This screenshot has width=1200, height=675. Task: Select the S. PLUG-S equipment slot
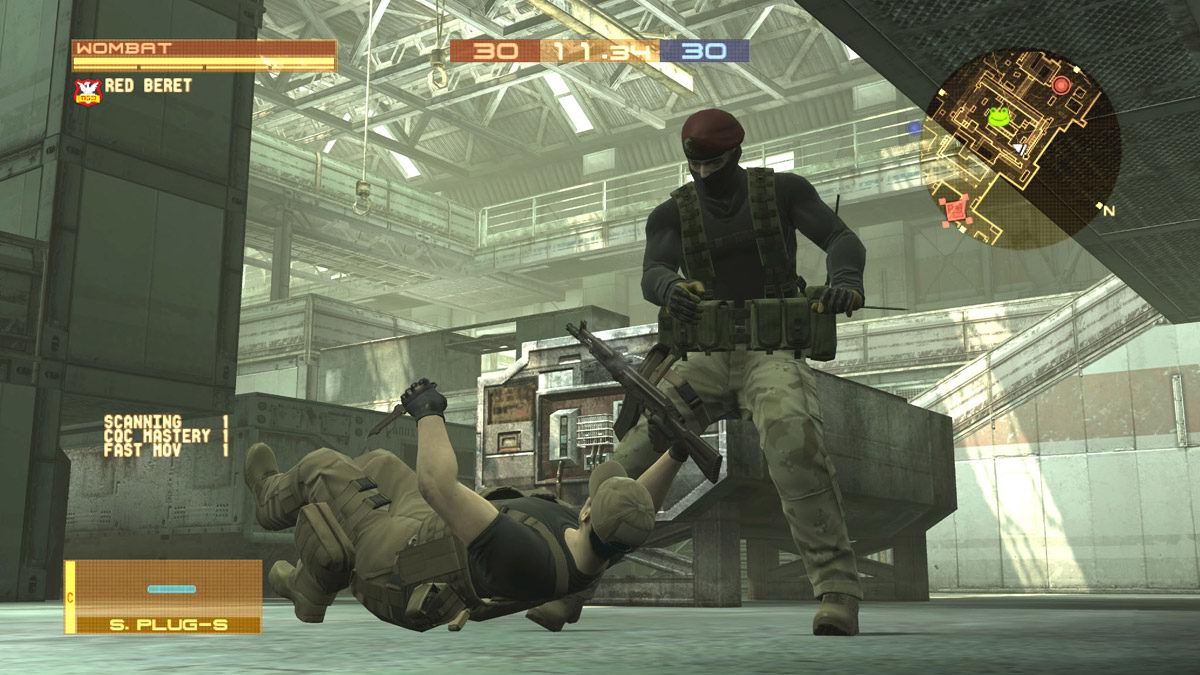163,596
